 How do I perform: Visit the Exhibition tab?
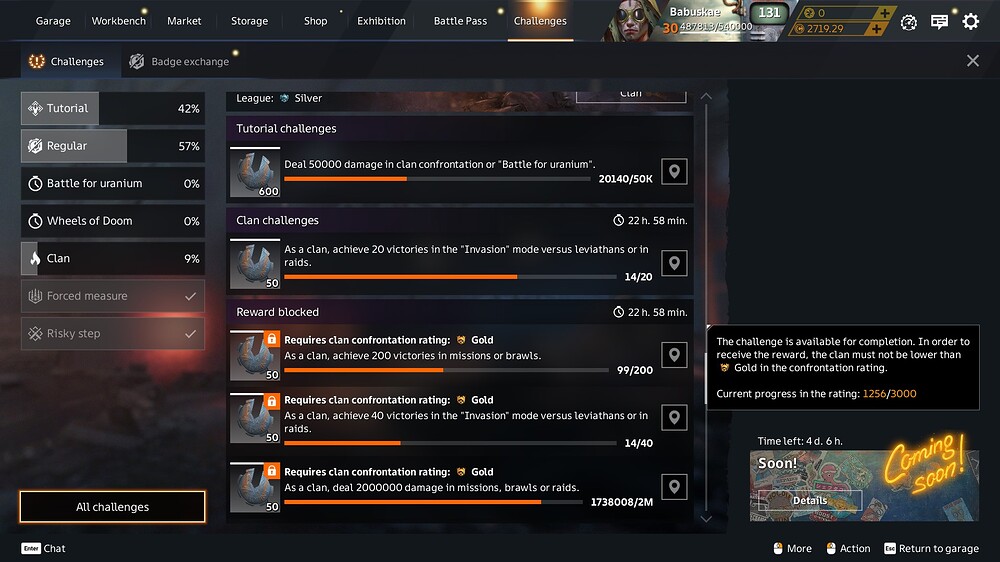381,21
